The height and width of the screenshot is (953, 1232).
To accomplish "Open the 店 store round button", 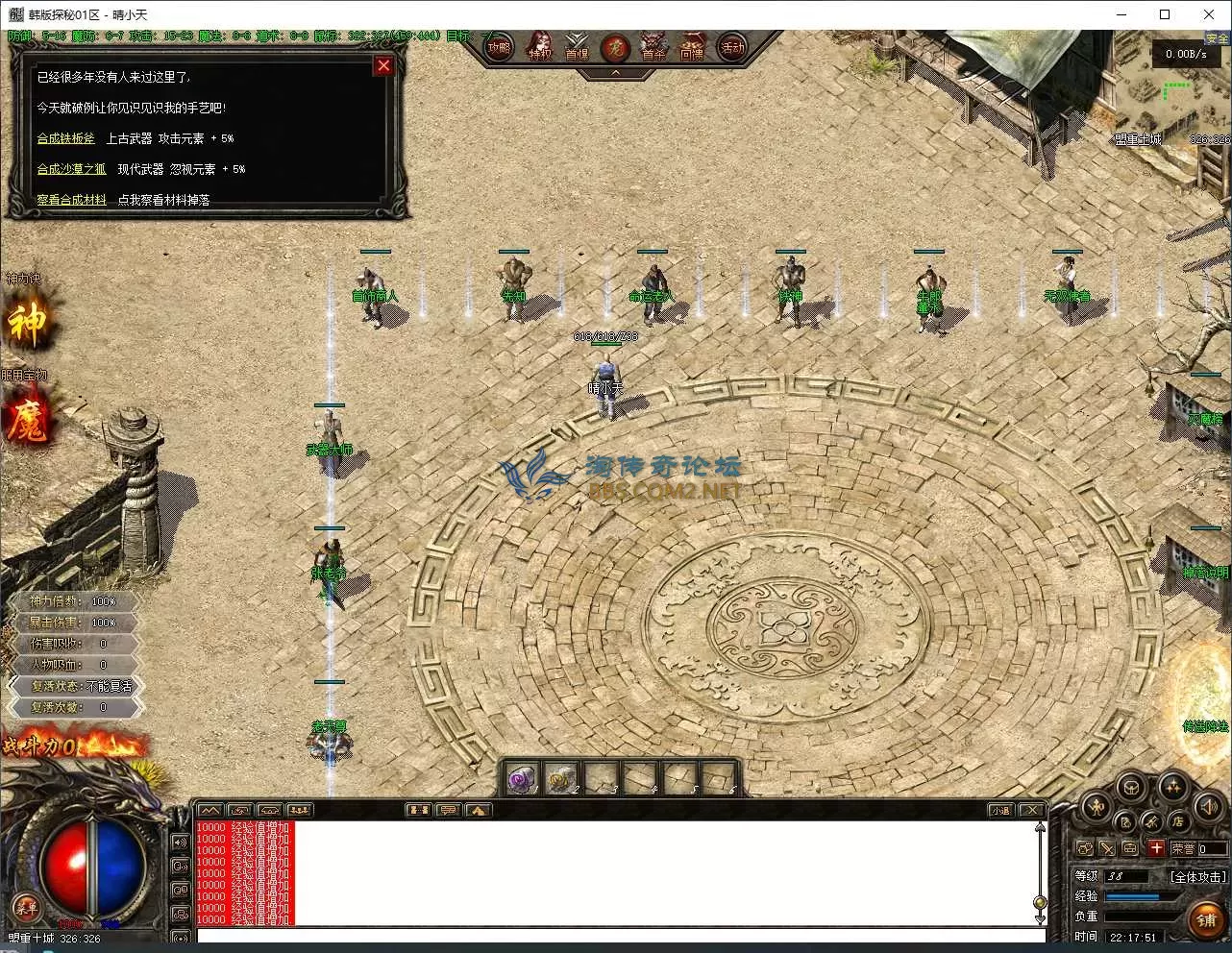I will pyautogui.click(x=1176, y=821).
